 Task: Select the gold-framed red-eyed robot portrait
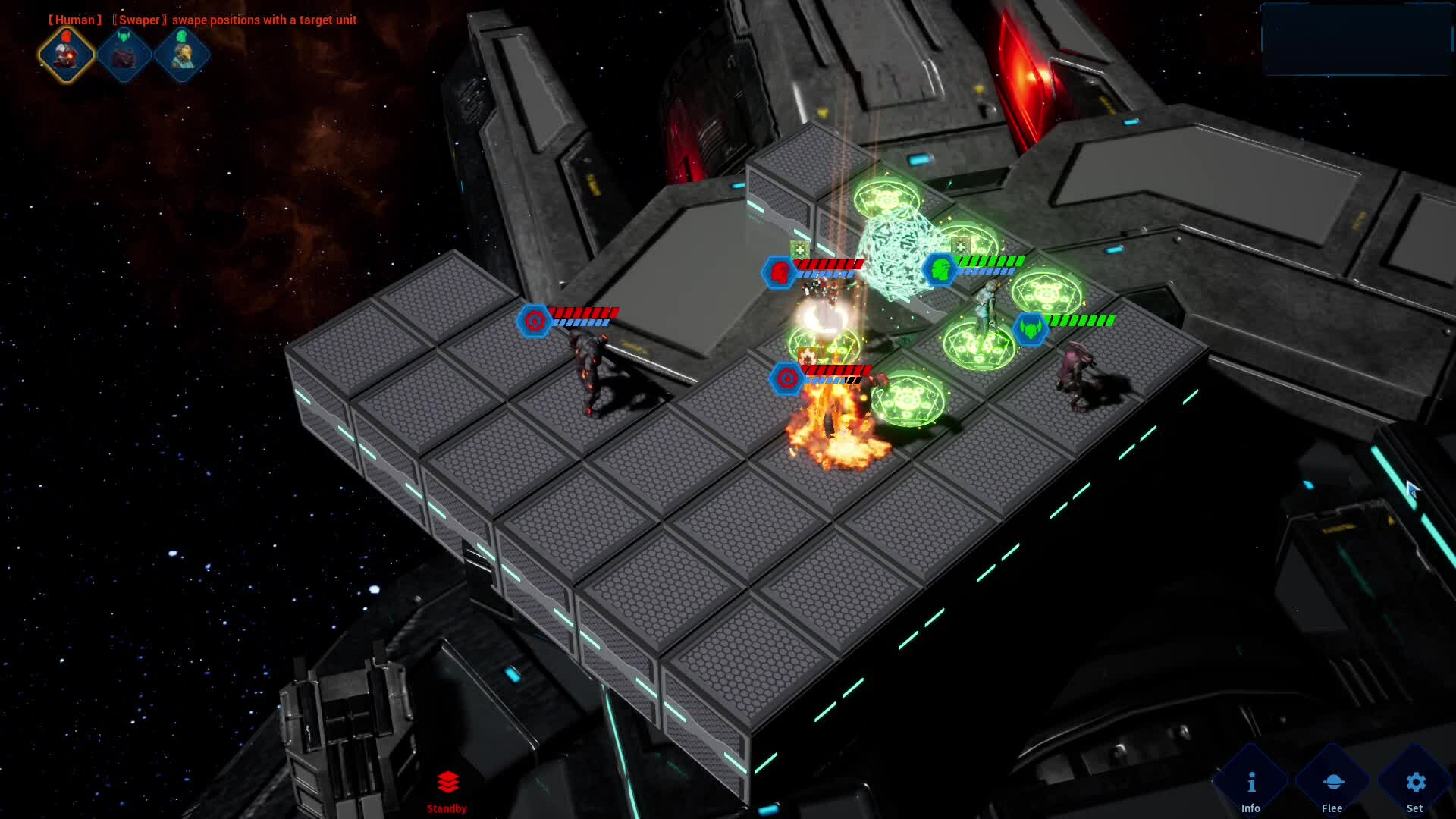coord(67,55)
